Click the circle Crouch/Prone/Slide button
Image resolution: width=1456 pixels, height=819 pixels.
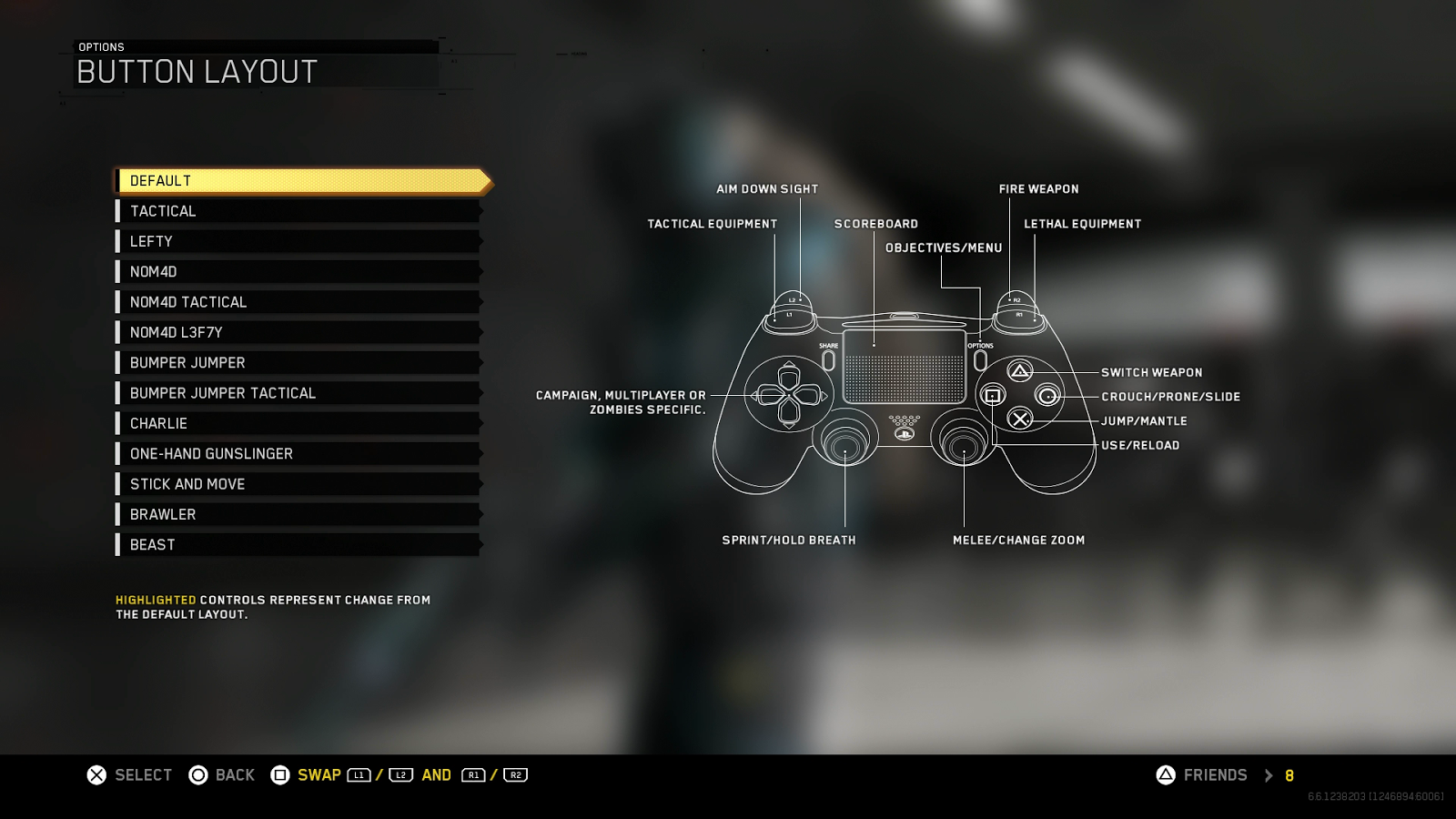click(x=1048, y=395)
